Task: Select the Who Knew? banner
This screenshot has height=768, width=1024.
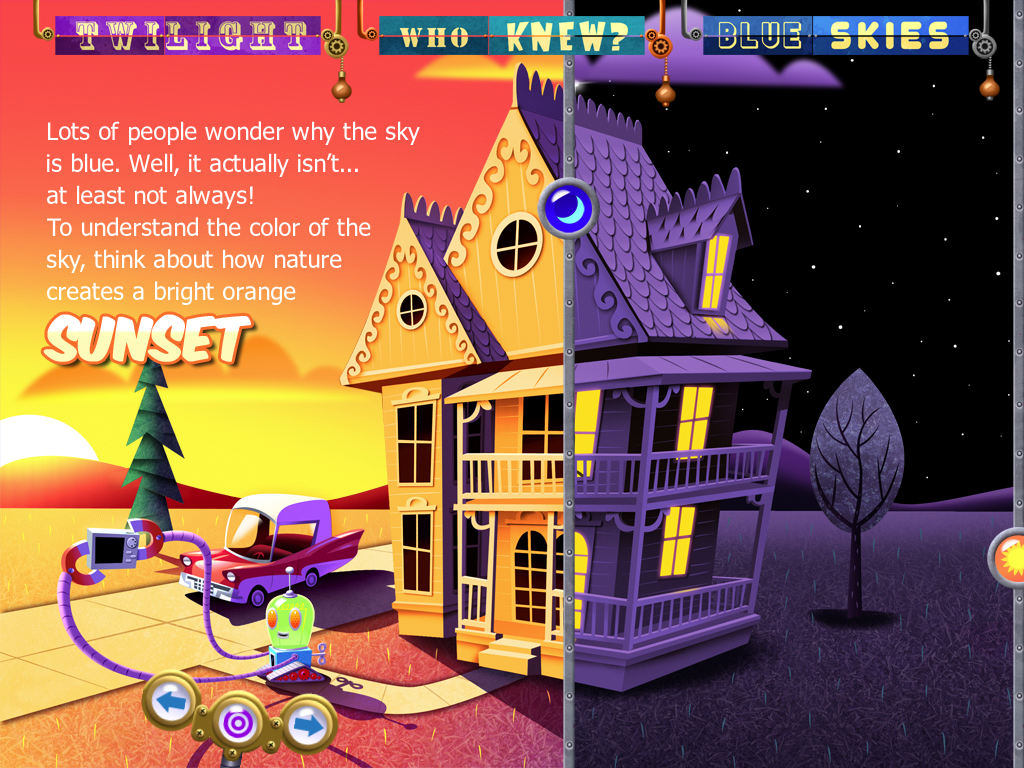Action: (x=512, y=35)
